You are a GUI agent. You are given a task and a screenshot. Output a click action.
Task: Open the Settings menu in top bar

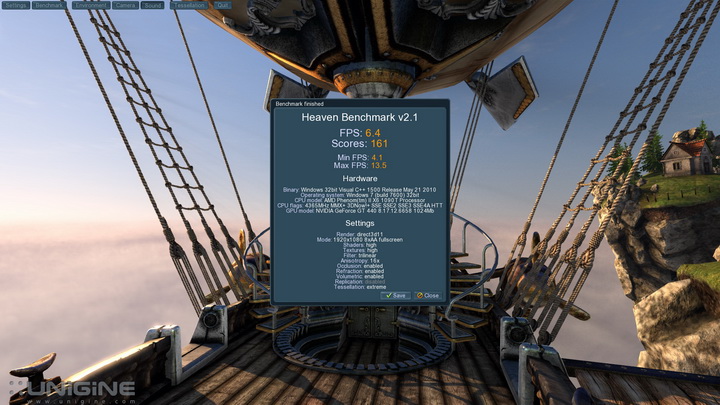pos(15,5)
